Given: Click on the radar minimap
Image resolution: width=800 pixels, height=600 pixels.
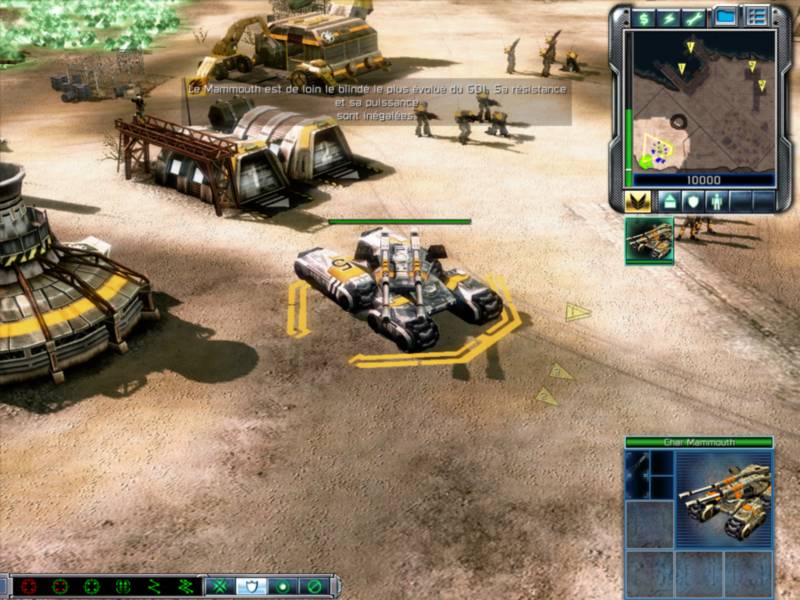Looking at the screenshot, I should pyautogui.click(x=701, y=100).
